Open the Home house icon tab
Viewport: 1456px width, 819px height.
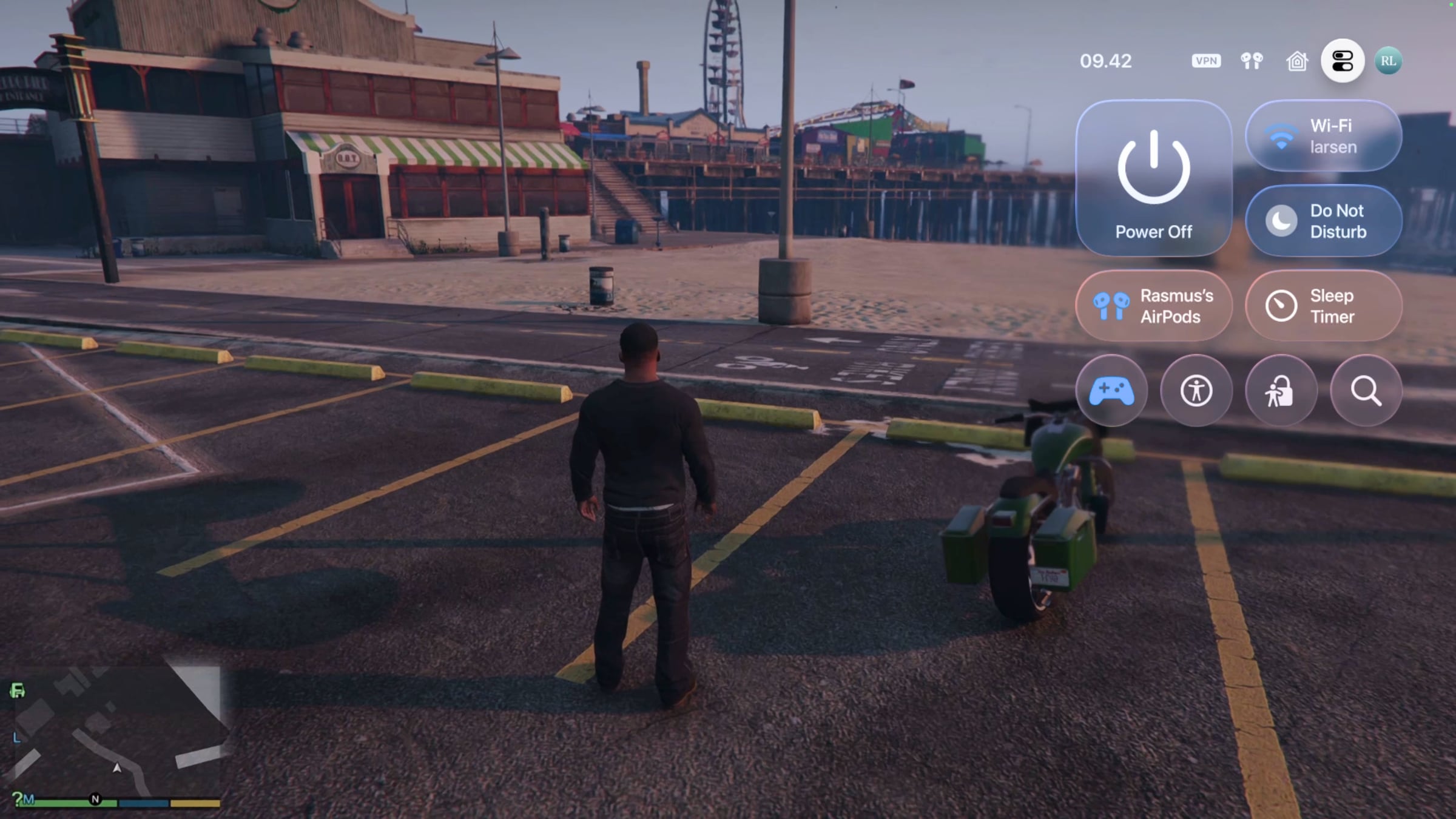(x=1297, y=61)
